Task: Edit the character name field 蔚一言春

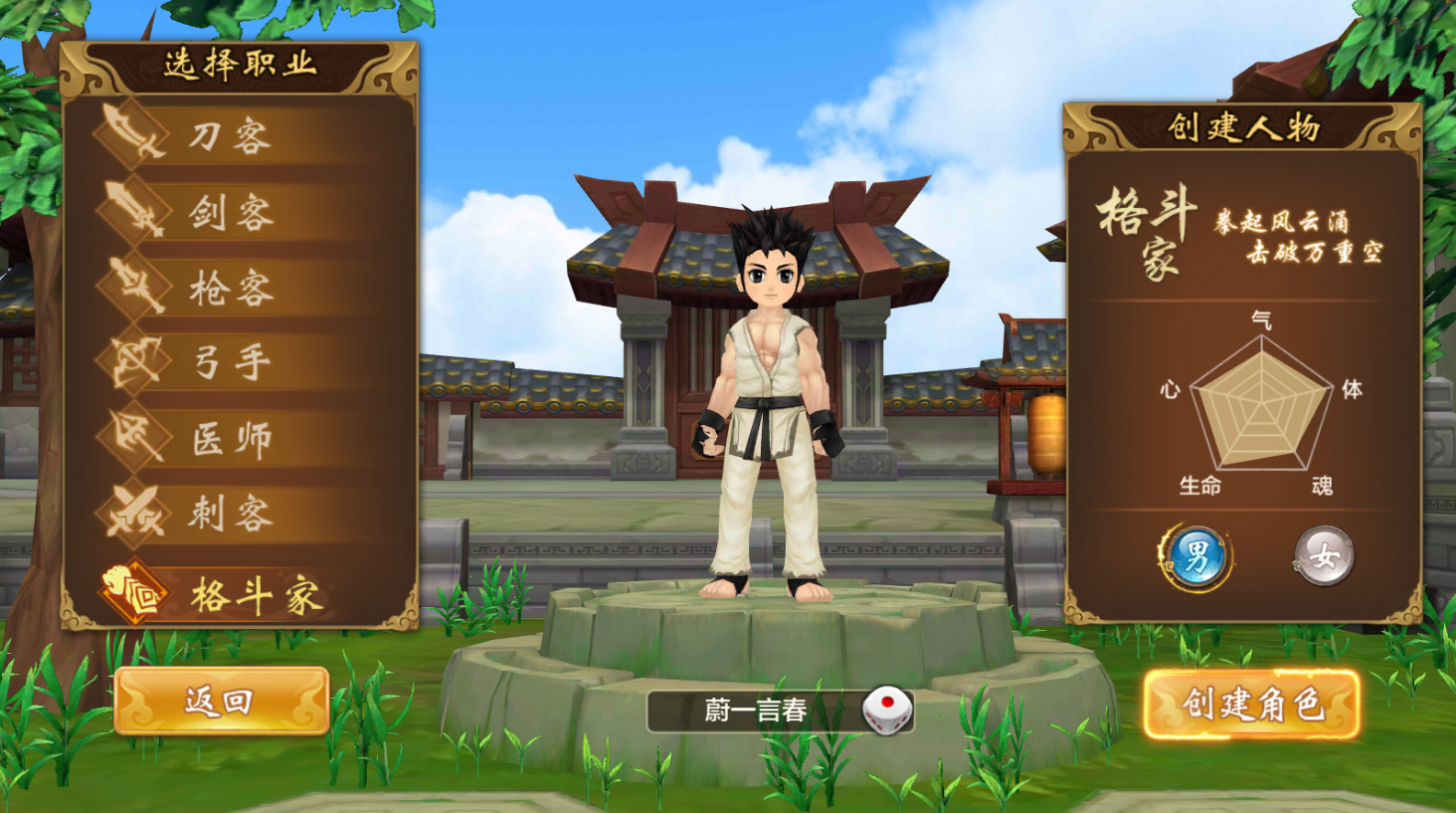Action: (x=756, y=711)
